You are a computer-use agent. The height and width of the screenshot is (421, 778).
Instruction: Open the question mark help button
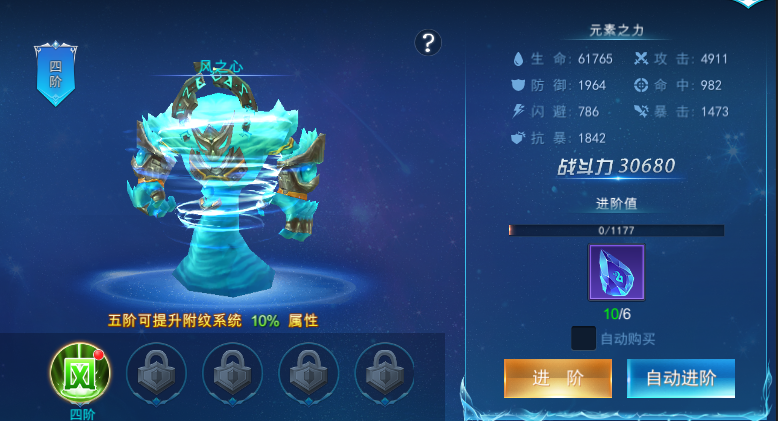428,42
